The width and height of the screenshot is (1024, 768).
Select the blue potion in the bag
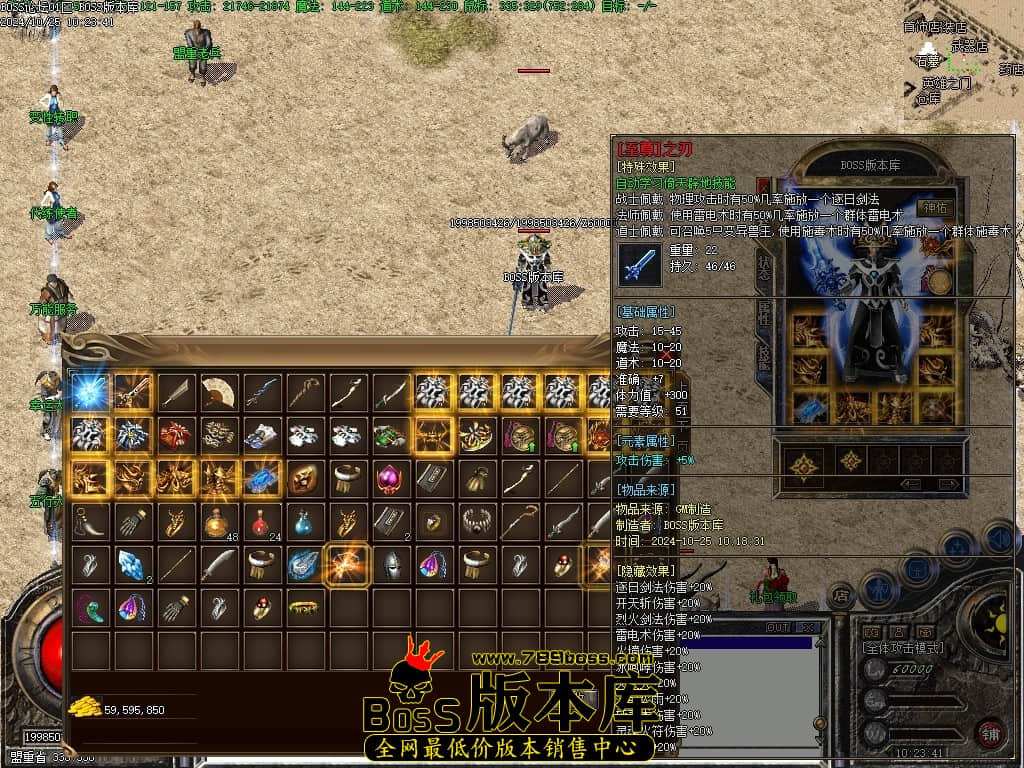pyautogui.click(x=305, y=521)
